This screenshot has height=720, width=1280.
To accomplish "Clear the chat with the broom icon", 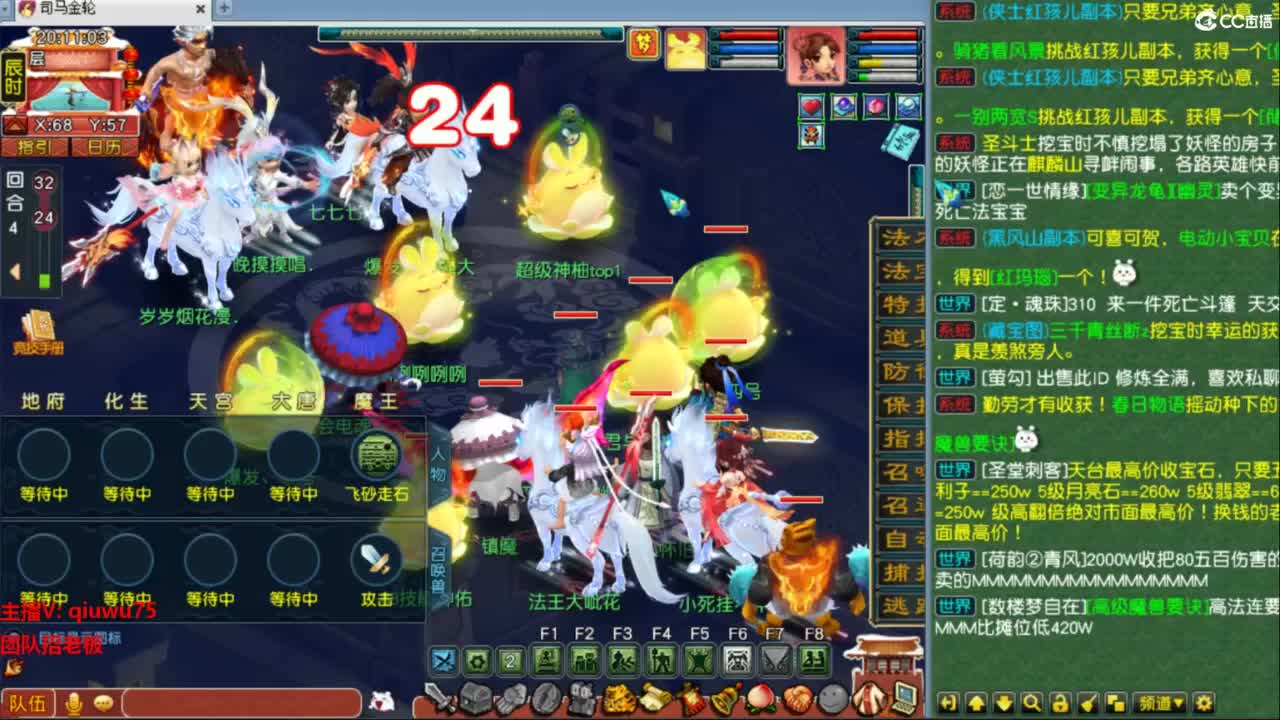I will pyautogui.click(x=1086, y=703).
